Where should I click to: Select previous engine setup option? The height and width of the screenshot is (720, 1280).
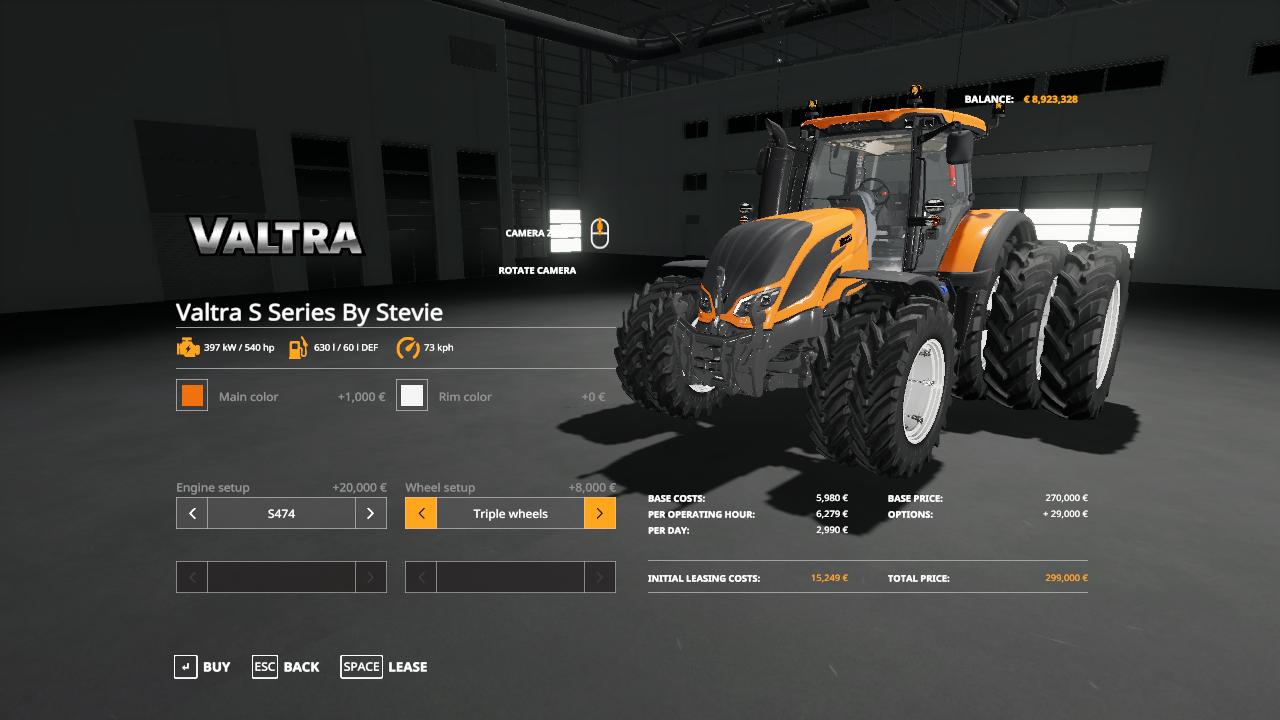[x=192, y=514]
